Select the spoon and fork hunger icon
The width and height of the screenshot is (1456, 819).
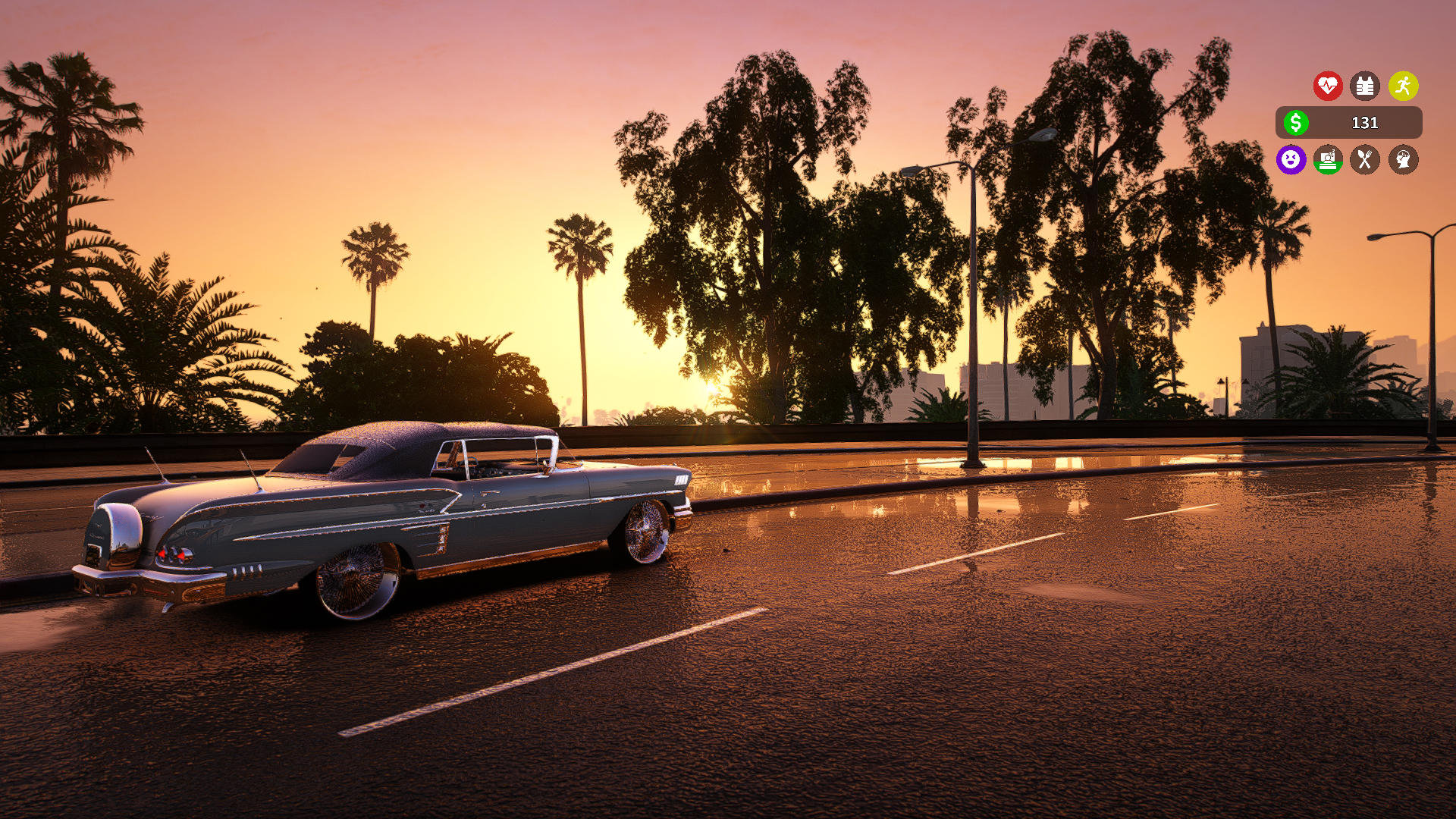(1365, 159)
